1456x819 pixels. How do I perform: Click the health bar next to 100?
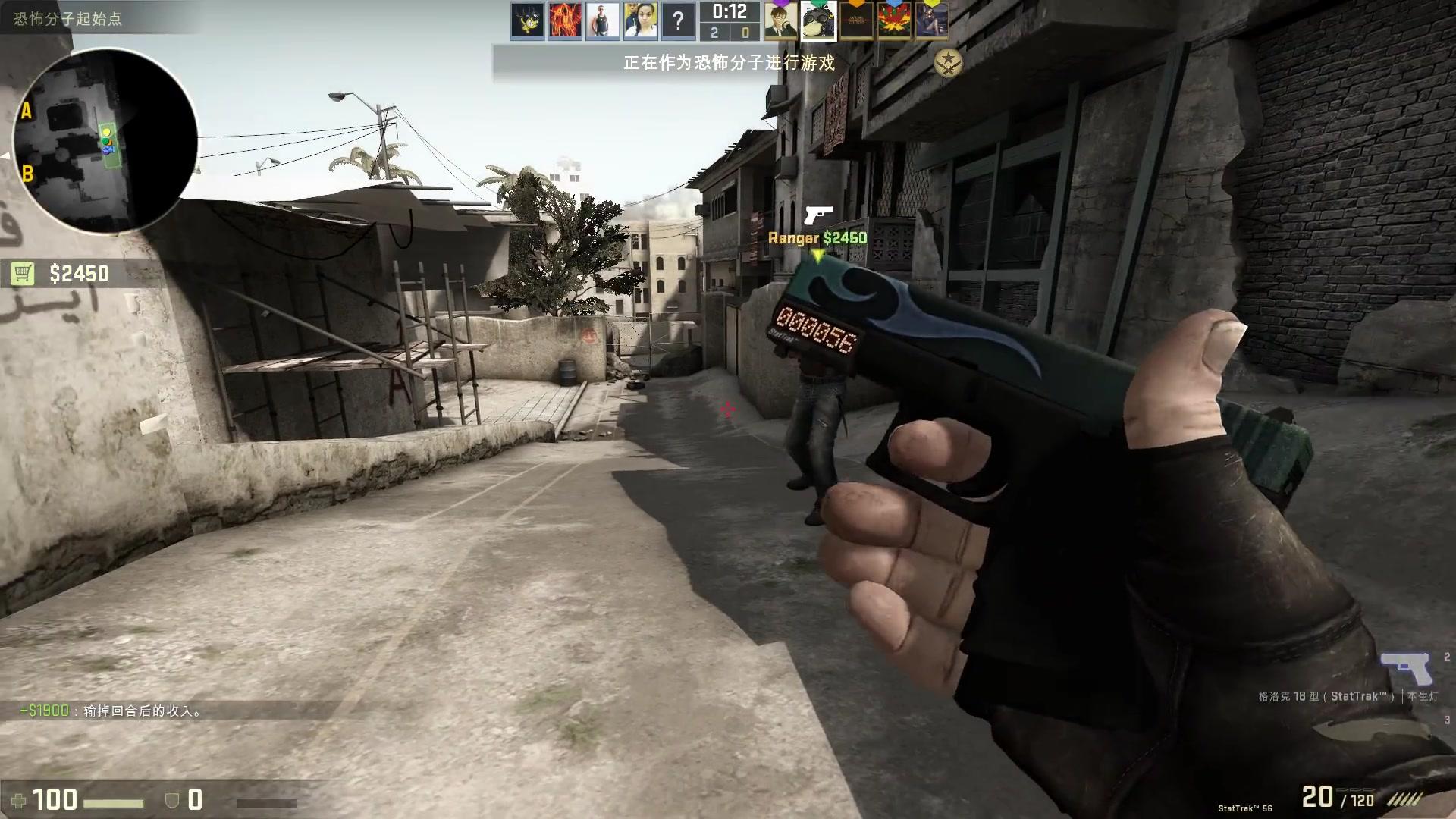(114, 802)
